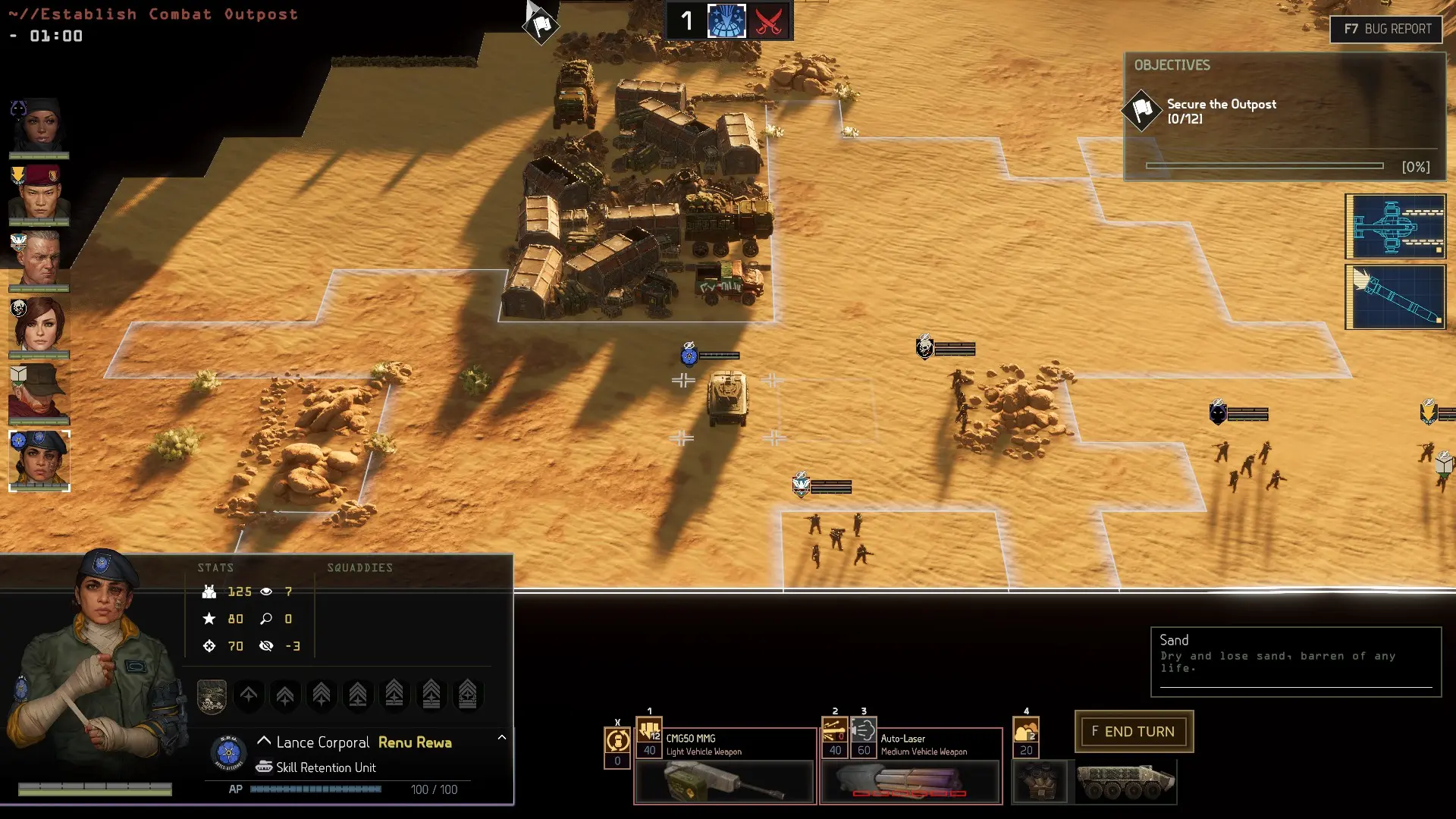This screenshot has height=819, width=1456.
Task: Switch to the SQUADDIES tab
Action: (x=361, y=566)
